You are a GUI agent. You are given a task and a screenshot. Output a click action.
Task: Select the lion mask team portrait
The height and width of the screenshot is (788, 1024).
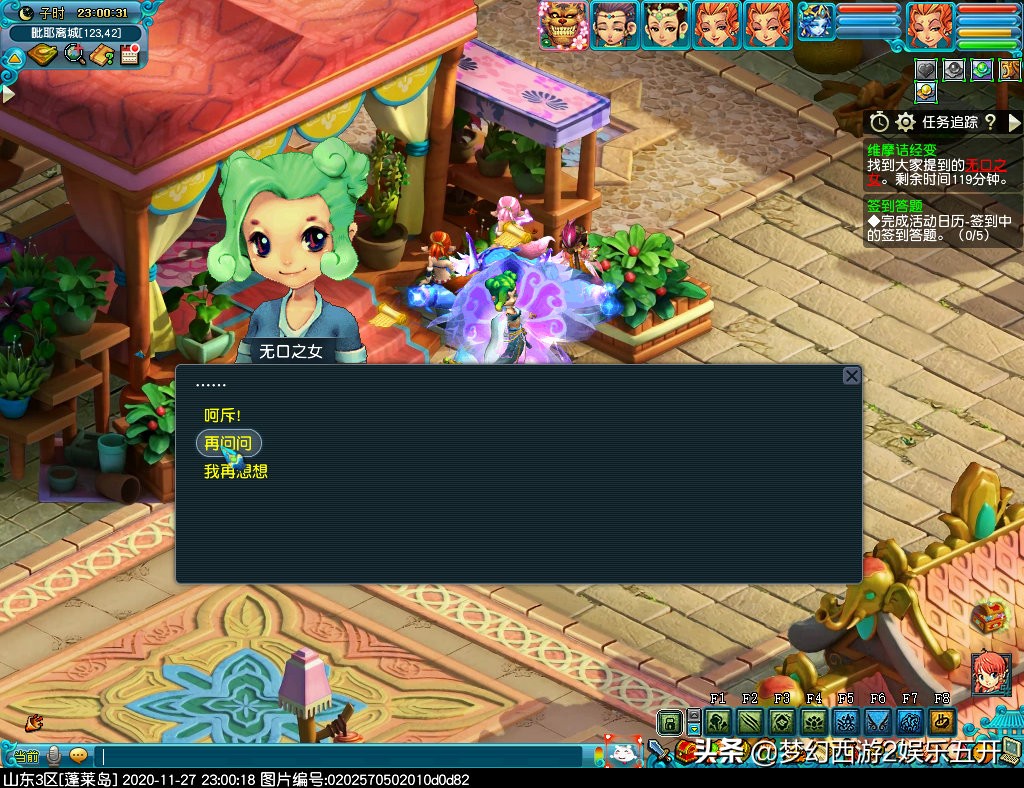click(x=562, y=25)
